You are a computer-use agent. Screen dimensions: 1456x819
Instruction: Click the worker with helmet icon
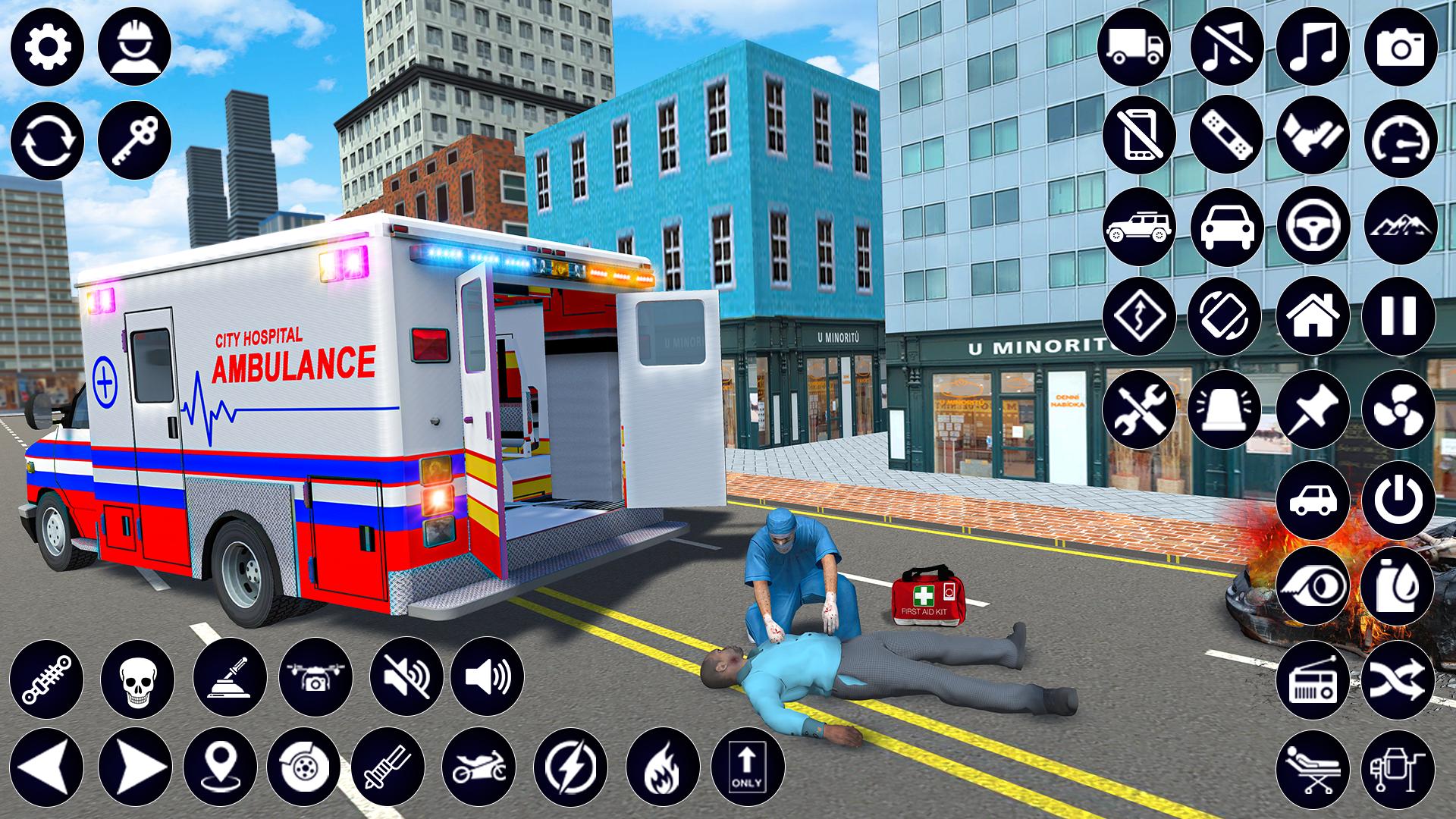pyautogui.click(x=134, y=47)
